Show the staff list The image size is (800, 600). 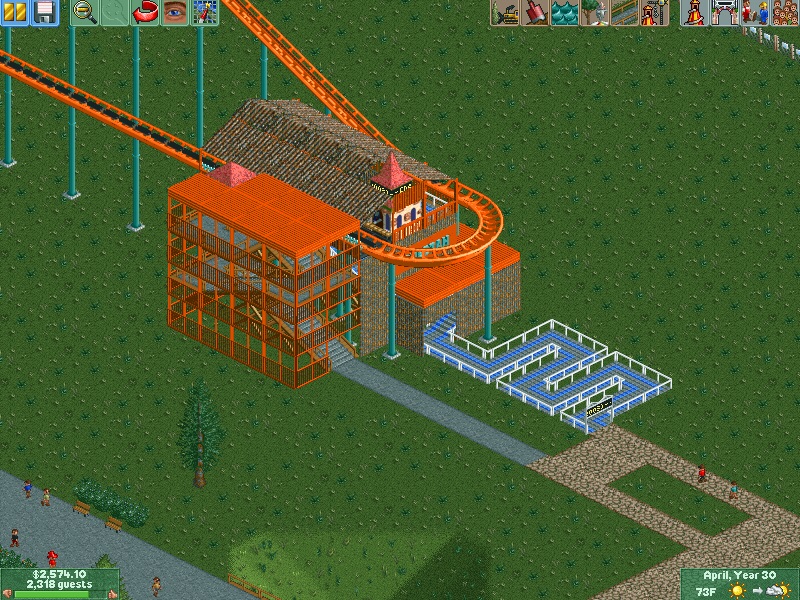(753, 13)
